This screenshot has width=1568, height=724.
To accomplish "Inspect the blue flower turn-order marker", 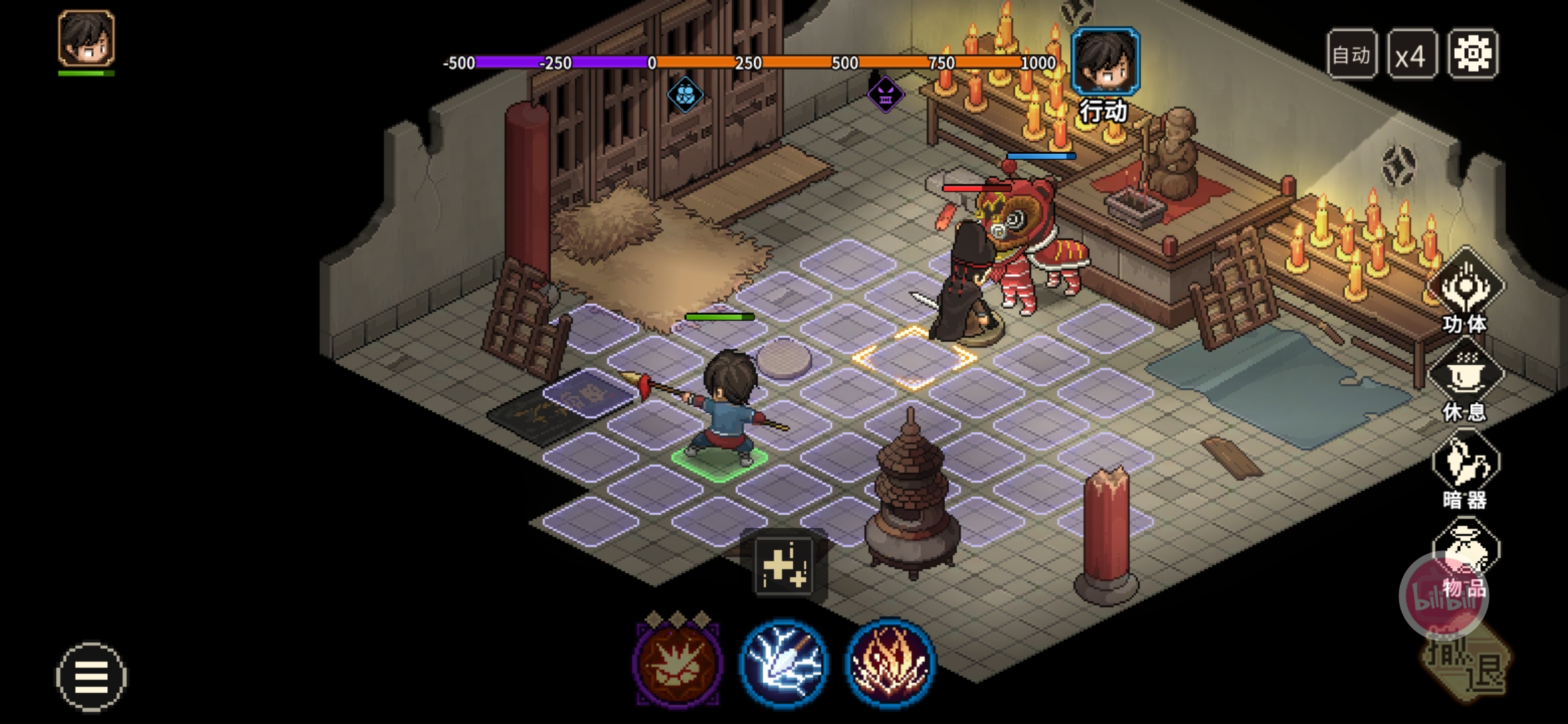I will point(685,95).
